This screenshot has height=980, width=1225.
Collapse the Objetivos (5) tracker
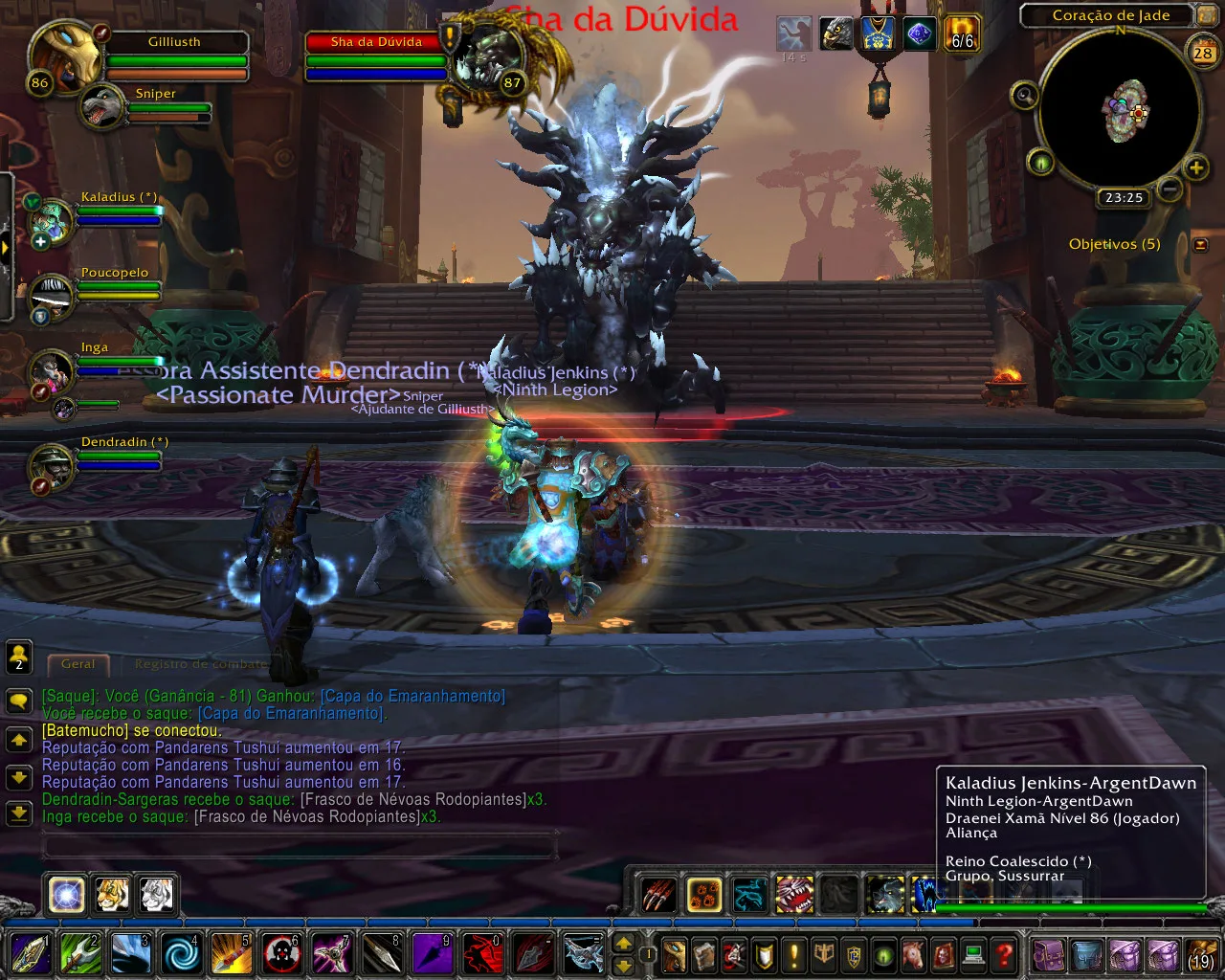coord(1200,244)
